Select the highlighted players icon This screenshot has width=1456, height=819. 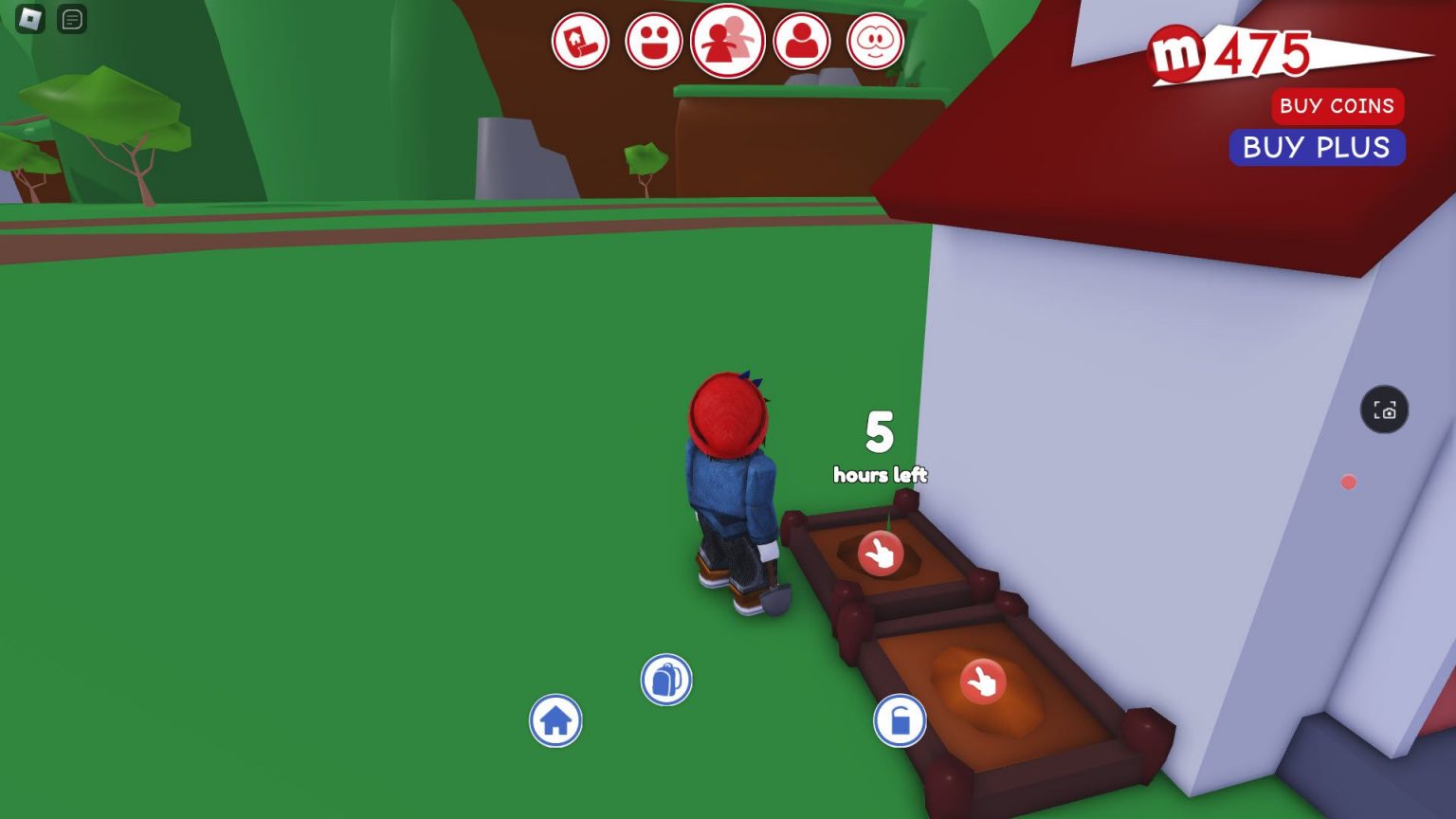727,42
